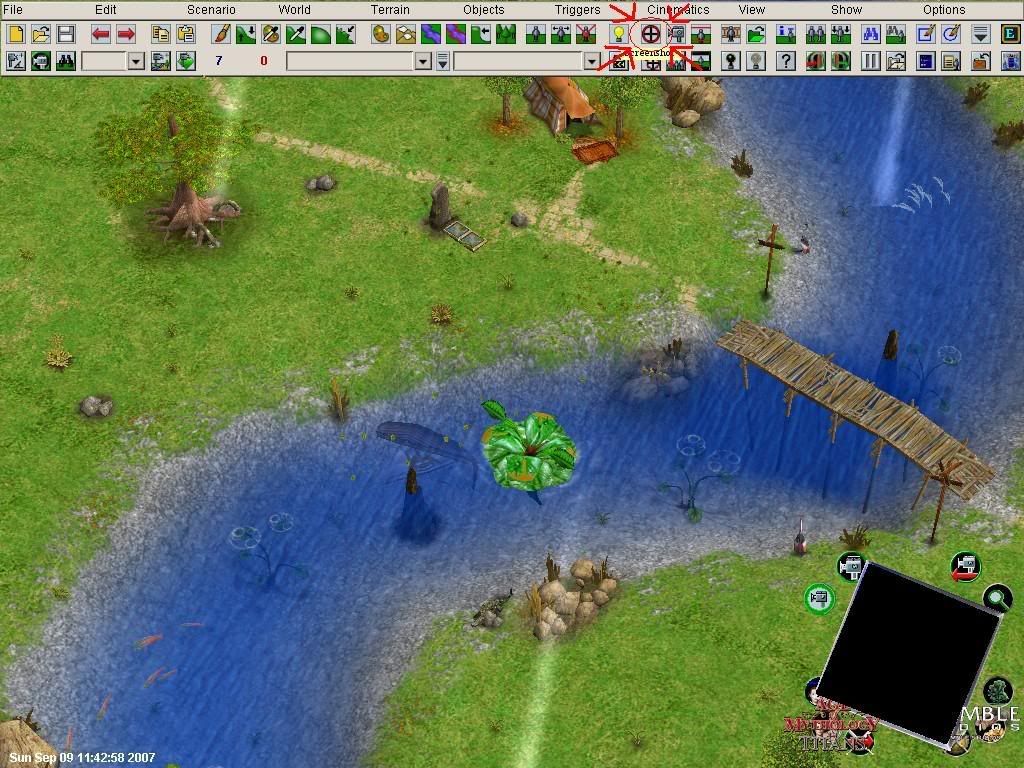Click the question mark help icon
The height and width of the screenshot is (768, 1024).
click(x=786, y=61)
